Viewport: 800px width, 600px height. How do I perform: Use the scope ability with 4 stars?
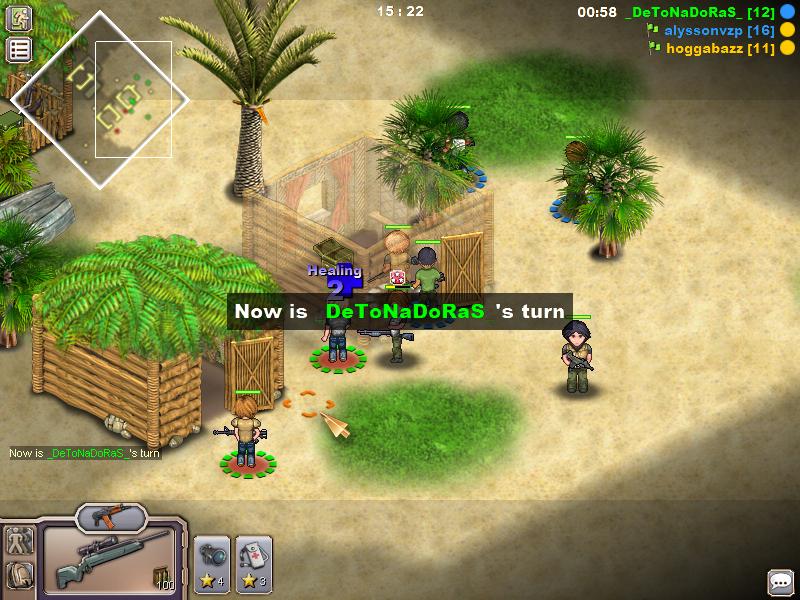pyautogui.click(x=211, y=563)
